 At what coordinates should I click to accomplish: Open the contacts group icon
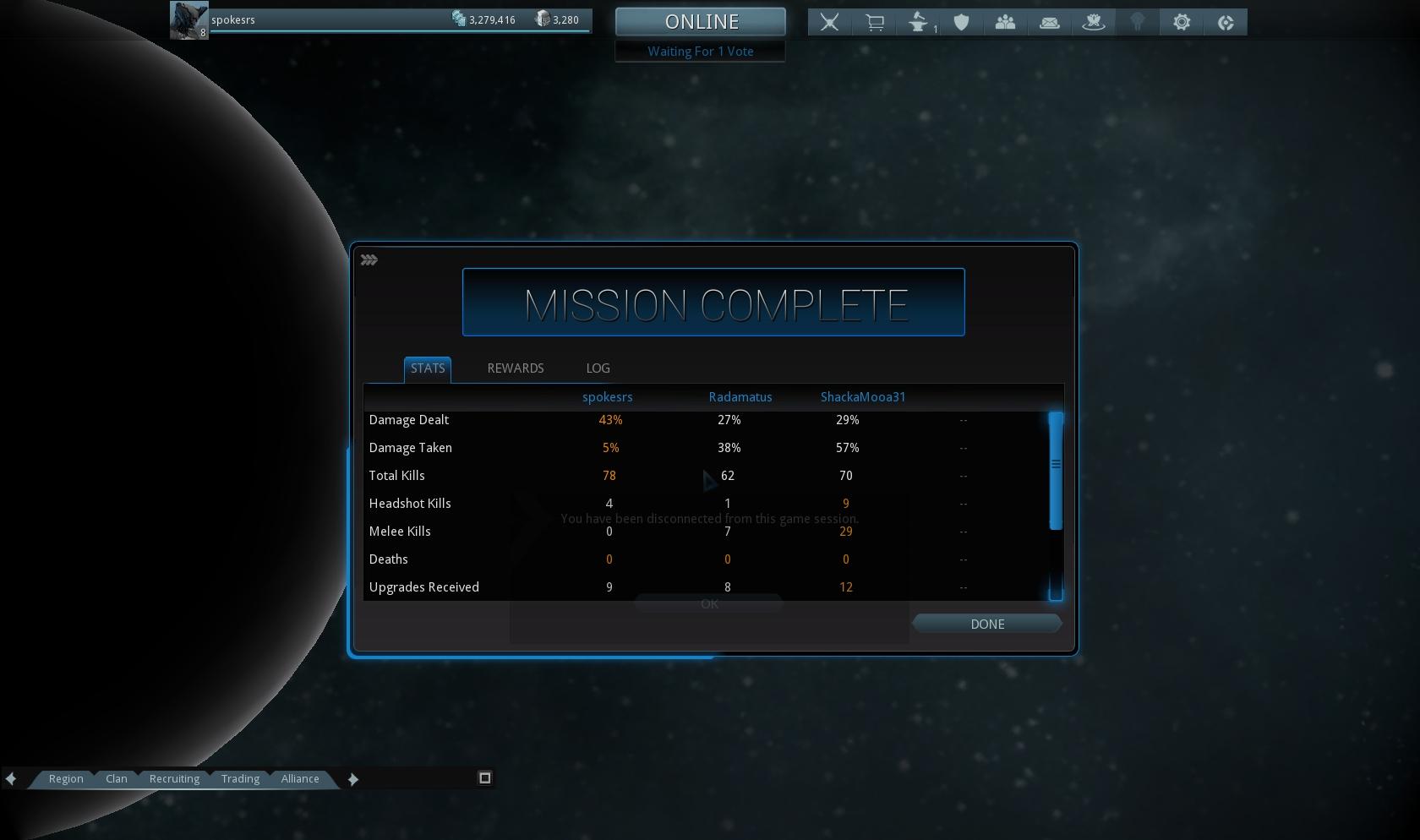click(x=1005, y=23)
